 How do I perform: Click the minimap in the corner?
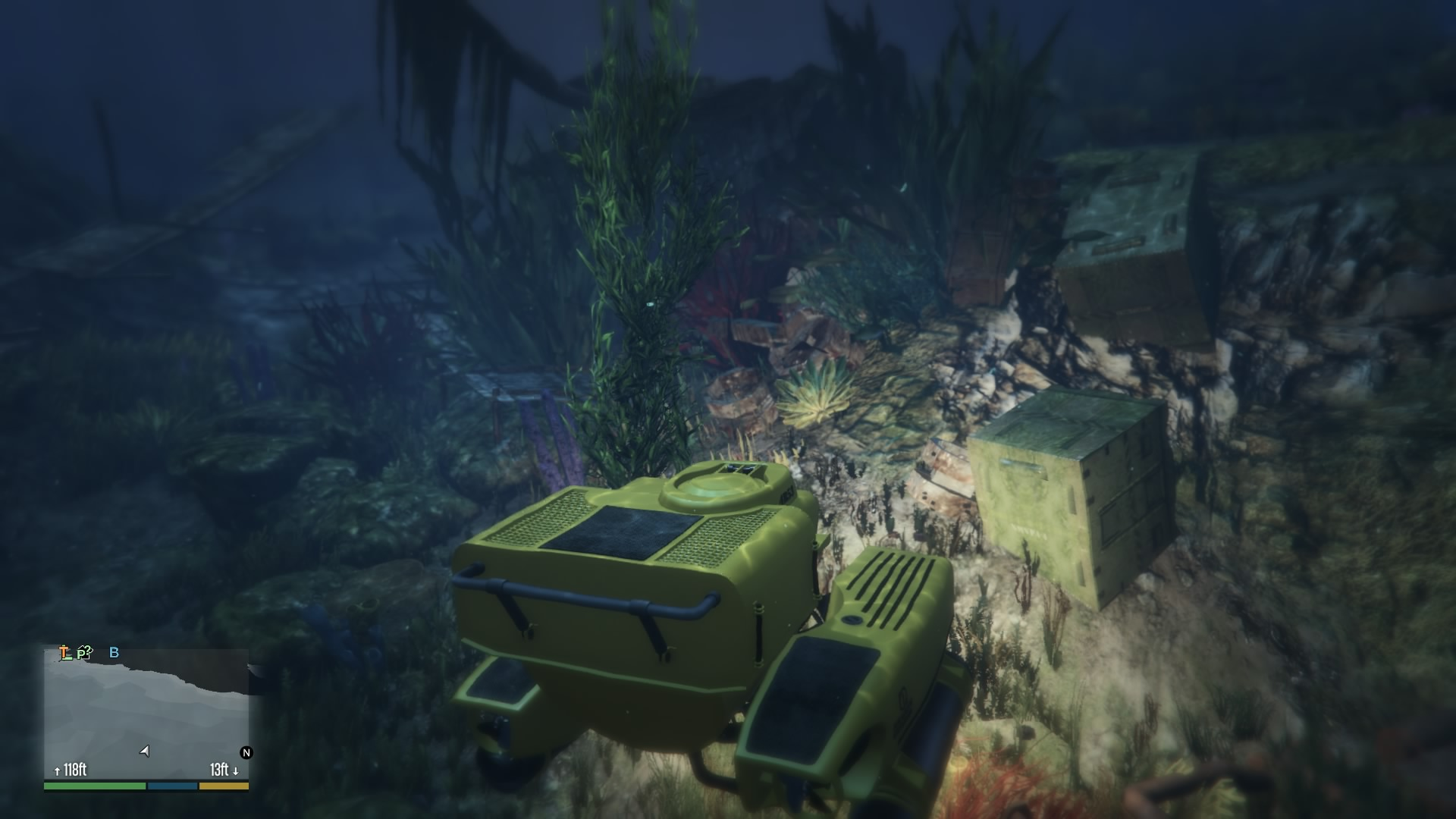click(146, 711)
